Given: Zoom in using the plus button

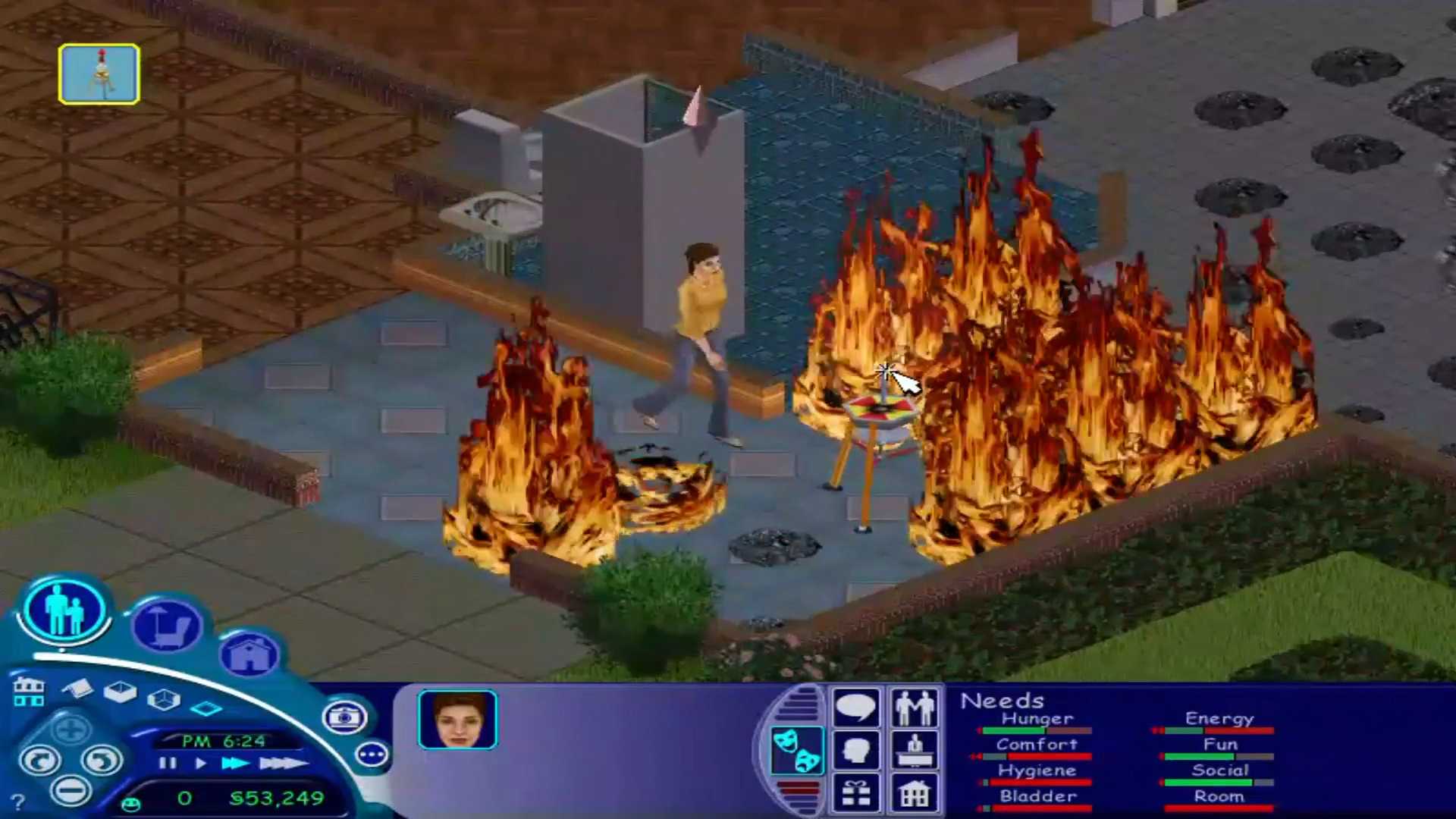Looking at the screenshot, I should 71,730.
